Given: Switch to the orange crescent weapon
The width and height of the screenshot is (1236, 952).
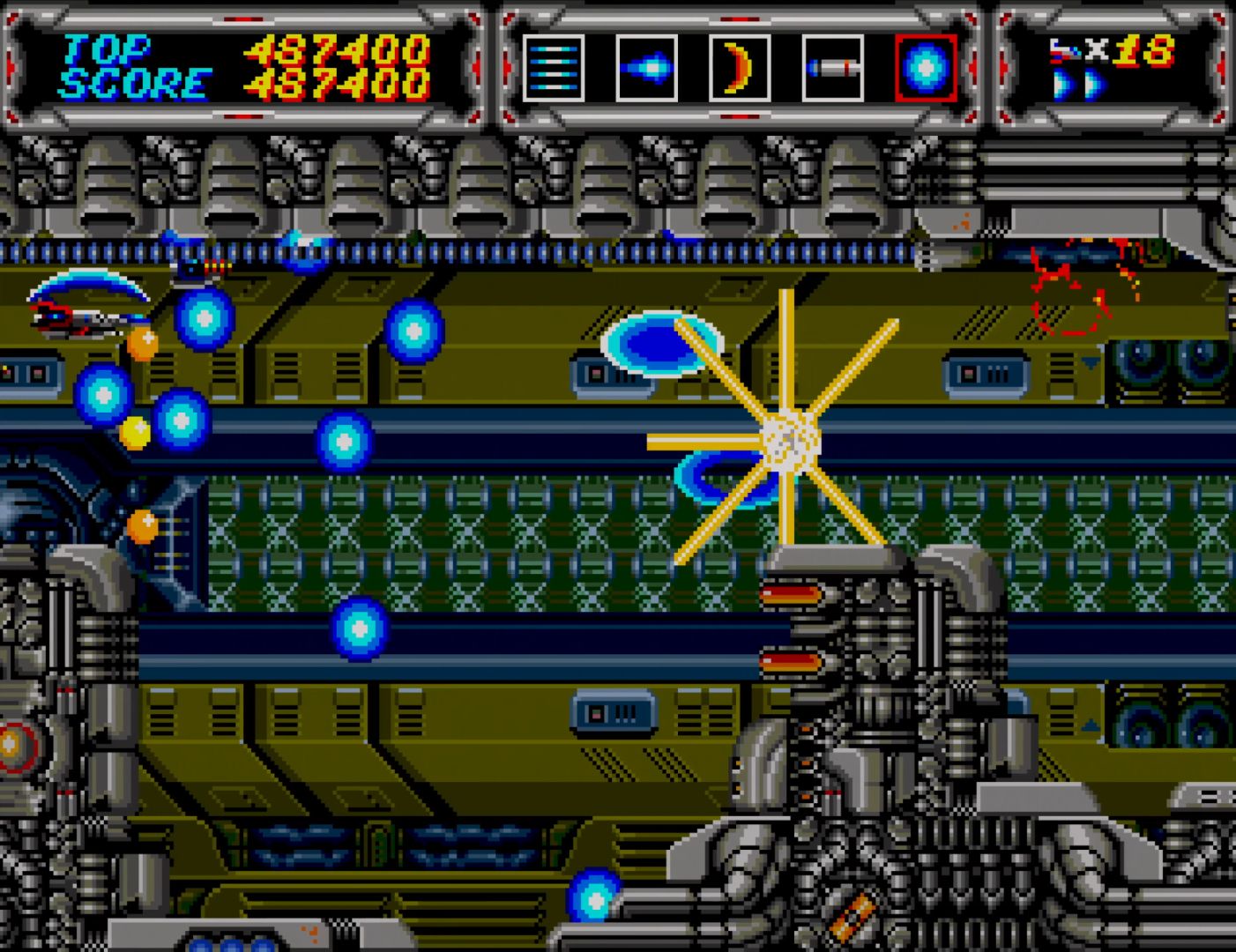Looking at the screenshot, I should [740, 68].
